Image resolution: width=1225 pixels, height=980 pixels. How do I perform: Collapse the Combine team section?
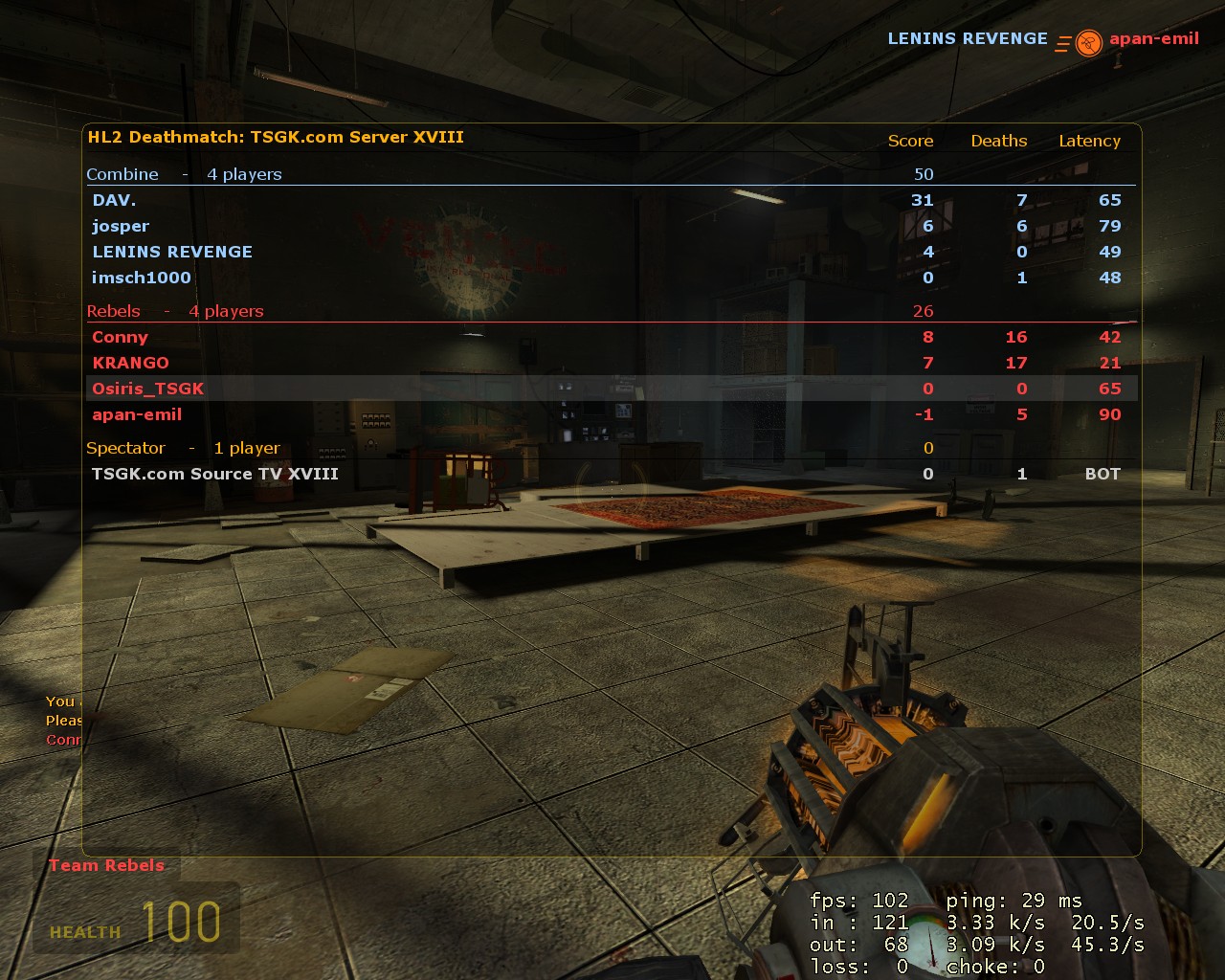pos(122,174)
